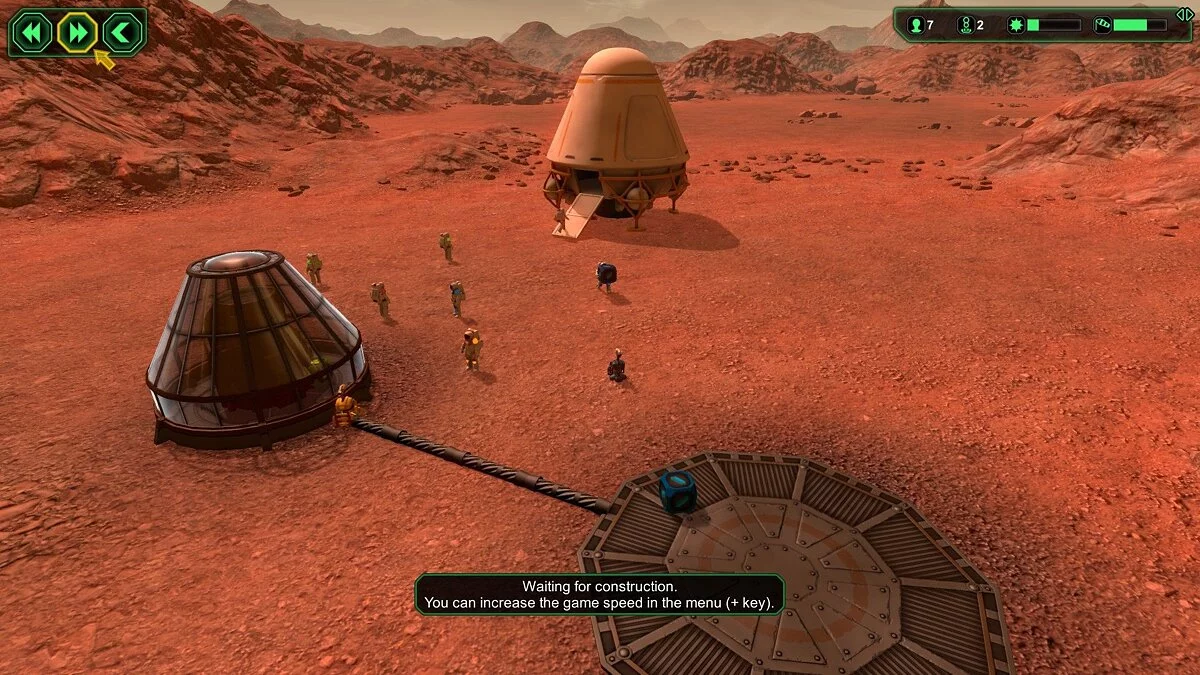Screen dimensions: 1200x675
Task: Click the bot count icon
Action: point(965,25)
